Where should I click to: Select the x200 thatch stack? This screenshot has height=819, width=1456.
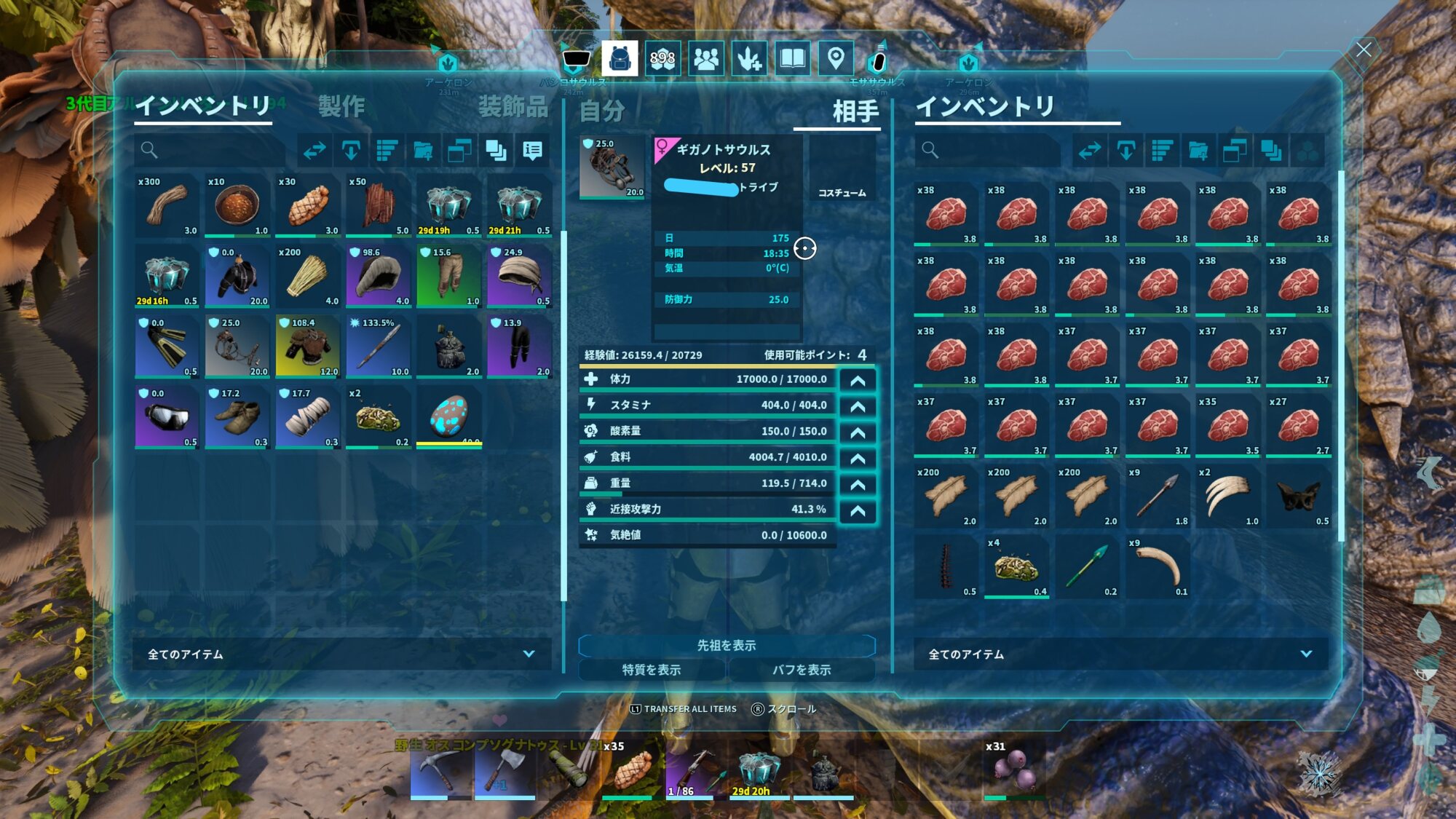click(x=308, y=277)
